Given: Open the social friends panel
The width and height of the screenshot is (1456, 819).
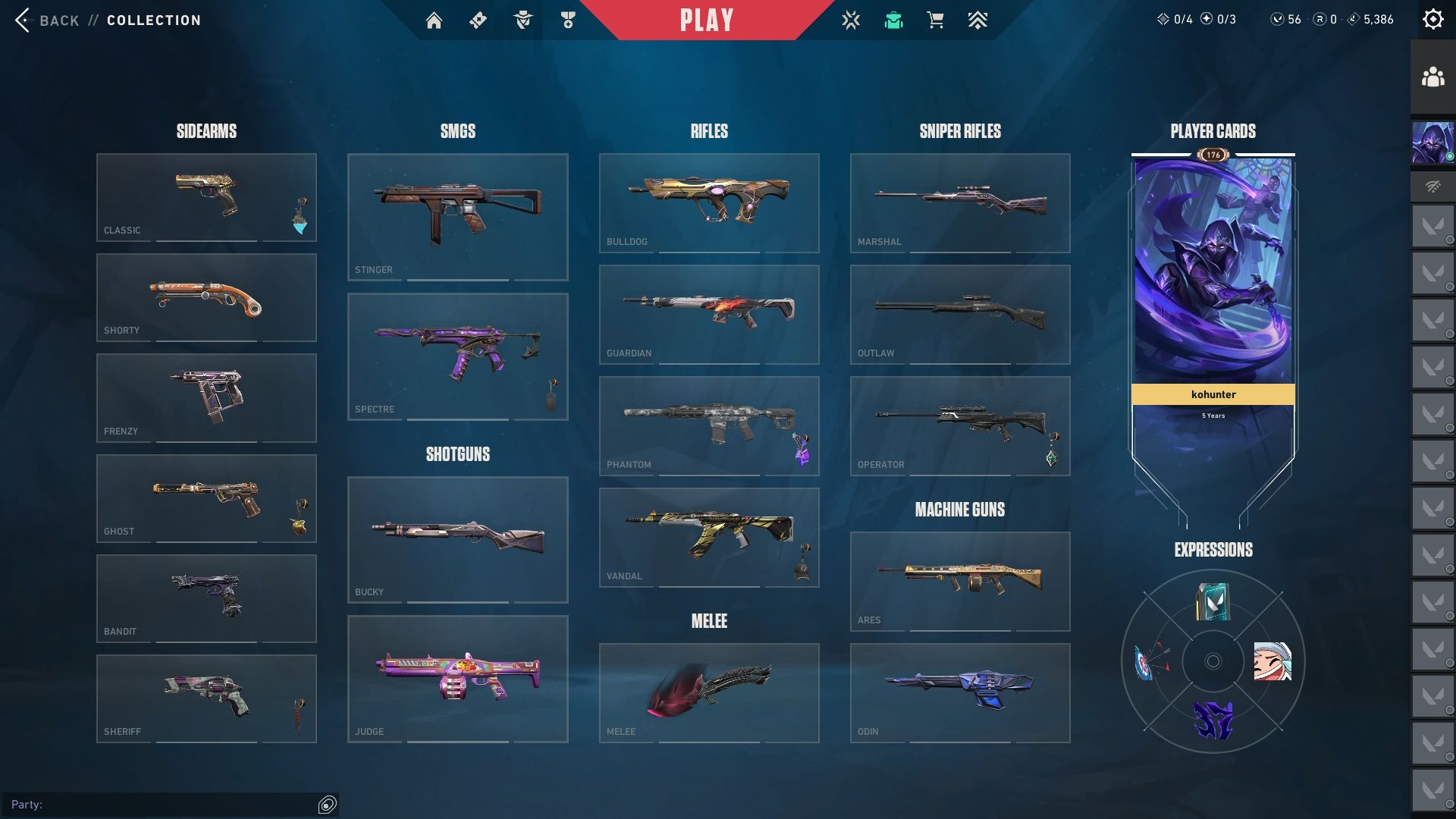Looking at the screenshot, I should 1432,77.
